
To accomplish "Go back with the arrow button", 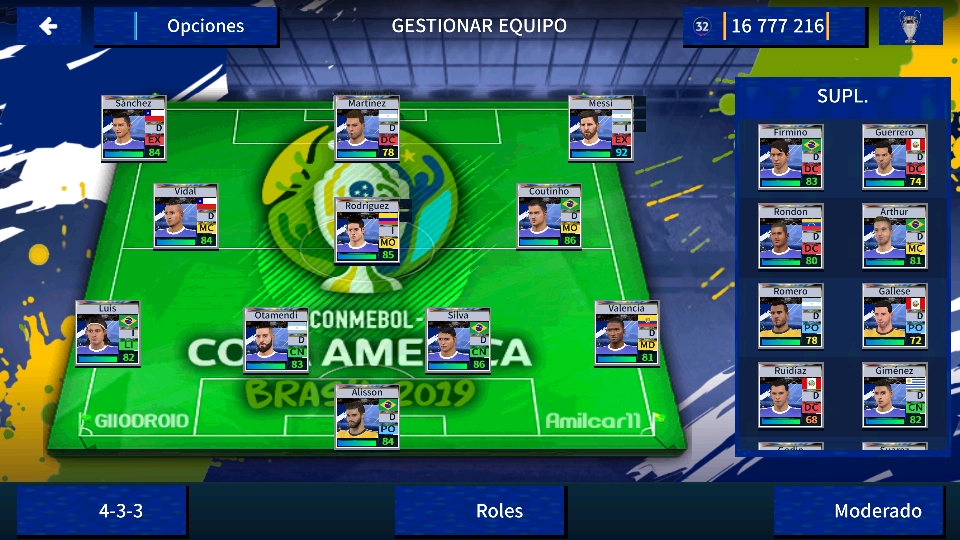I will pos(48,27).
